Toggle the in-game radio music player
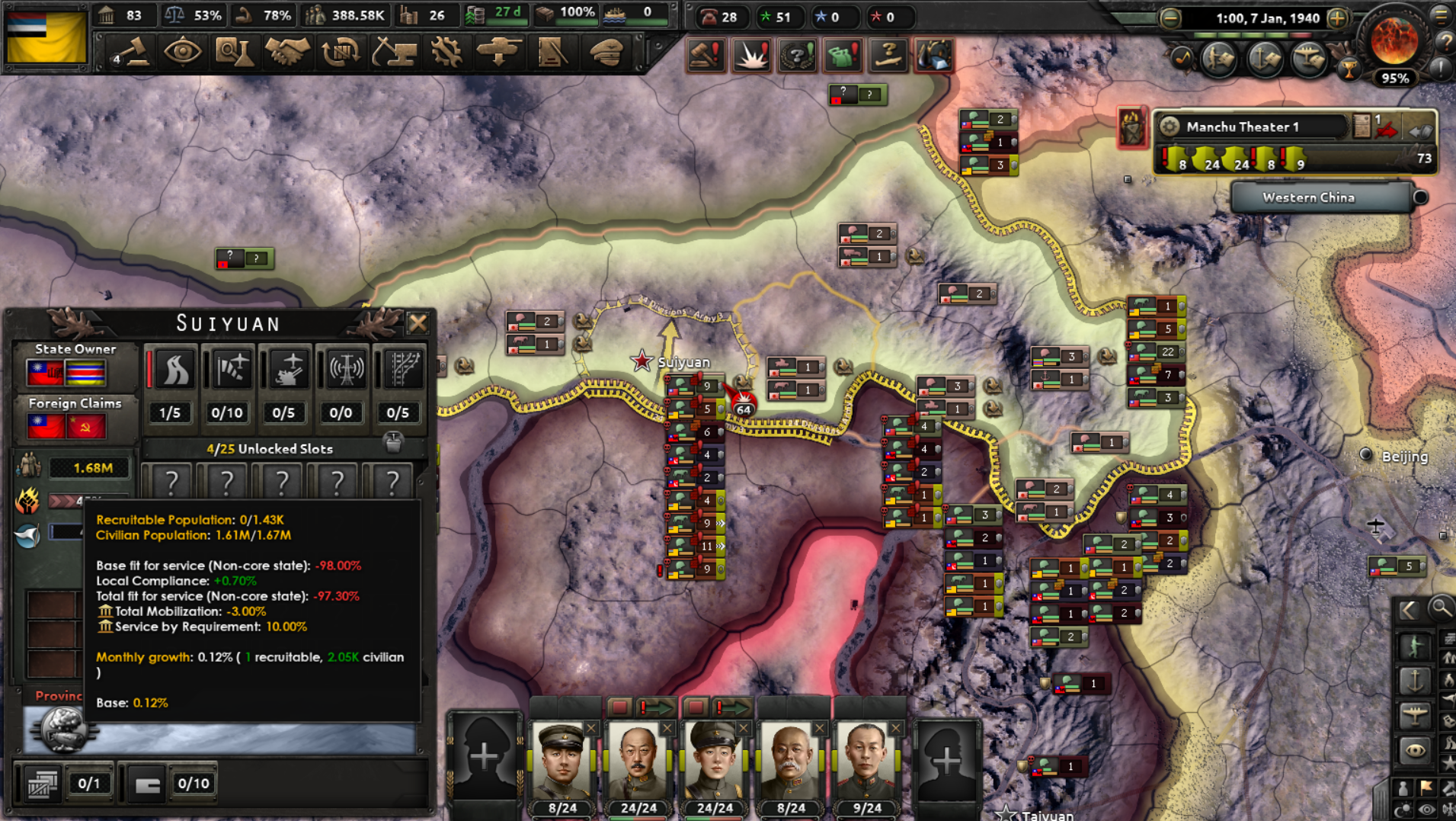This screenshot has height=821, width=1456. click(1182, 59)
